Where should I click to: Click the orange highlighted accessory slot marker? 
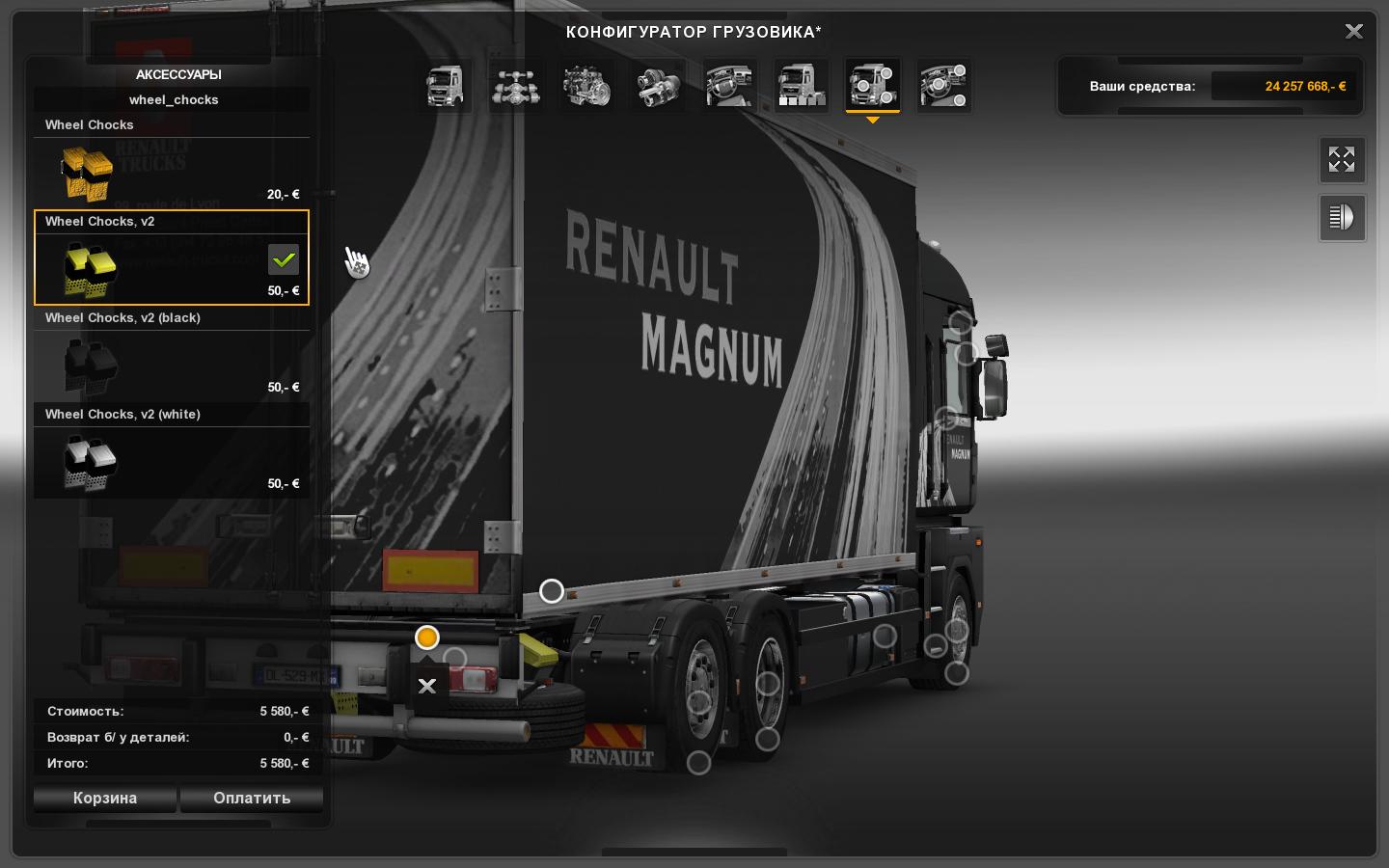427,637
